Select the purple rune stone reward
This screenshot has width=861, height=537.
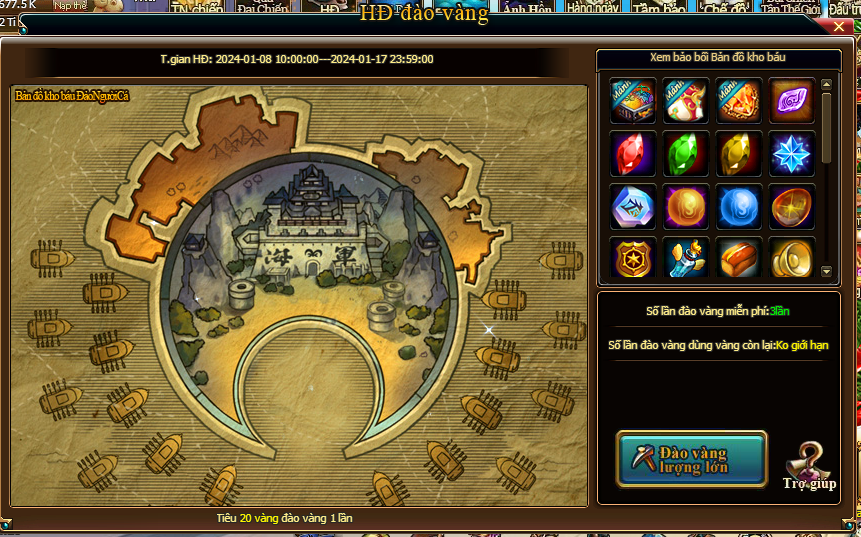pos(792,101)
